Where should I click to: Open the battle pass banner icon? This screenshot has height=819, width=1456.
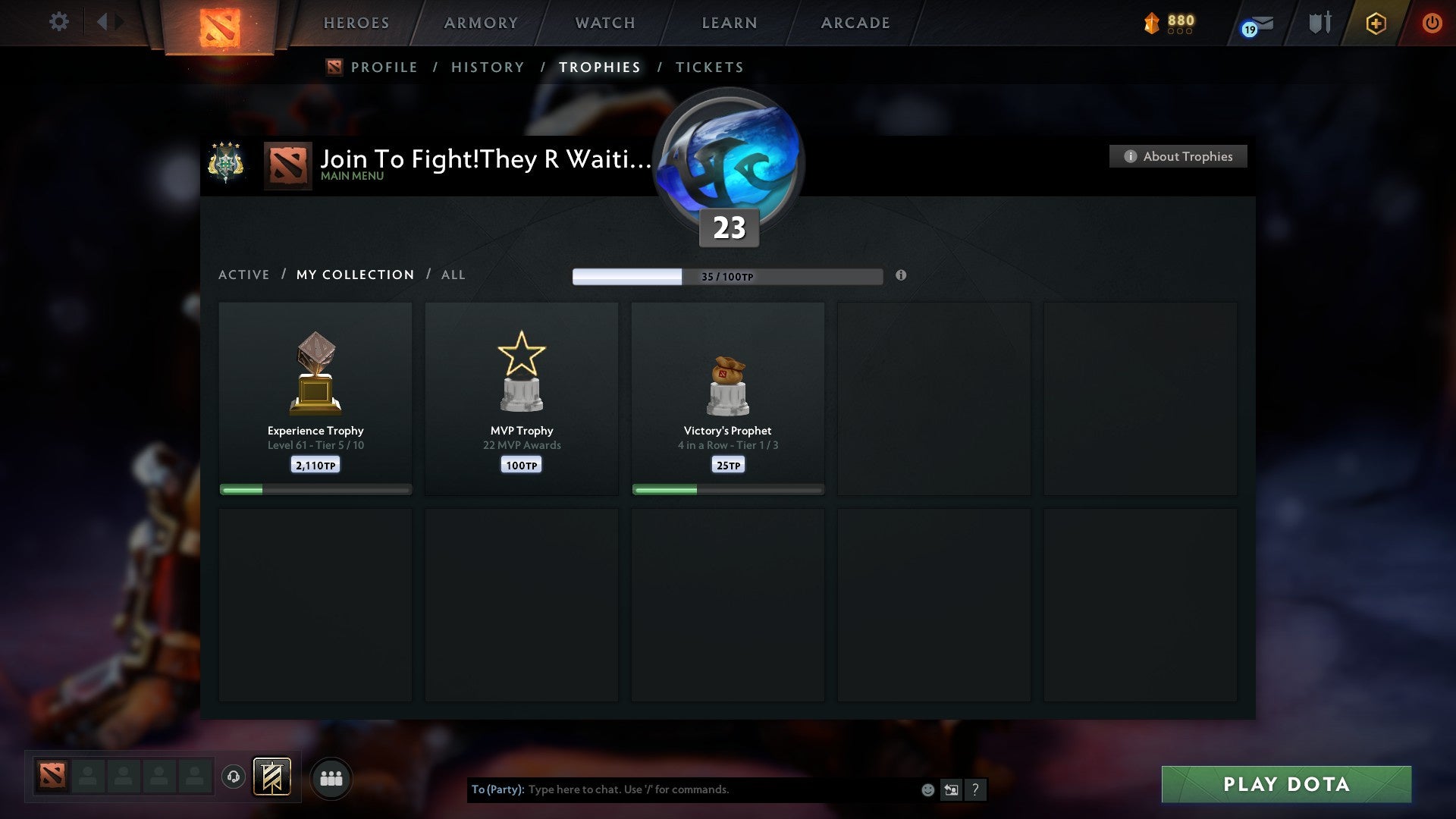272,777
